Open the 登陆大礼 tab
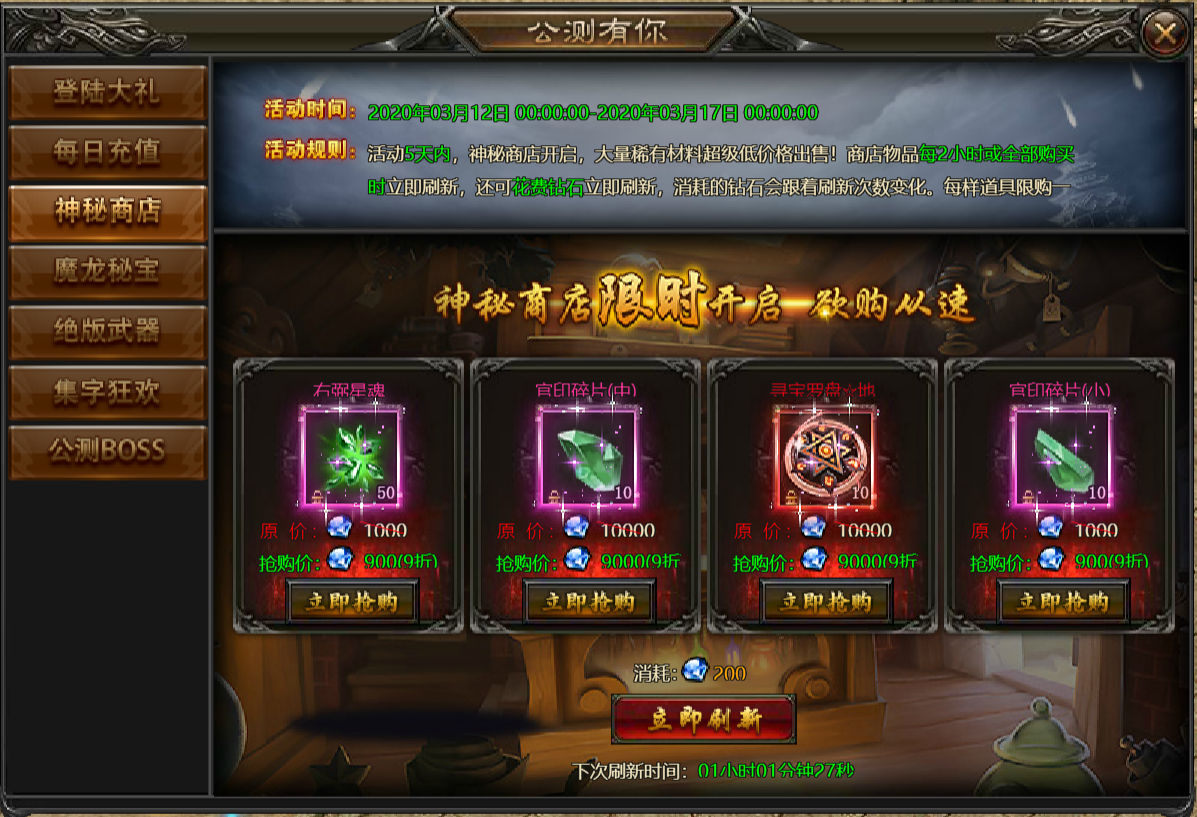This screenshot has height=817, width=1197. click(107, 92)
